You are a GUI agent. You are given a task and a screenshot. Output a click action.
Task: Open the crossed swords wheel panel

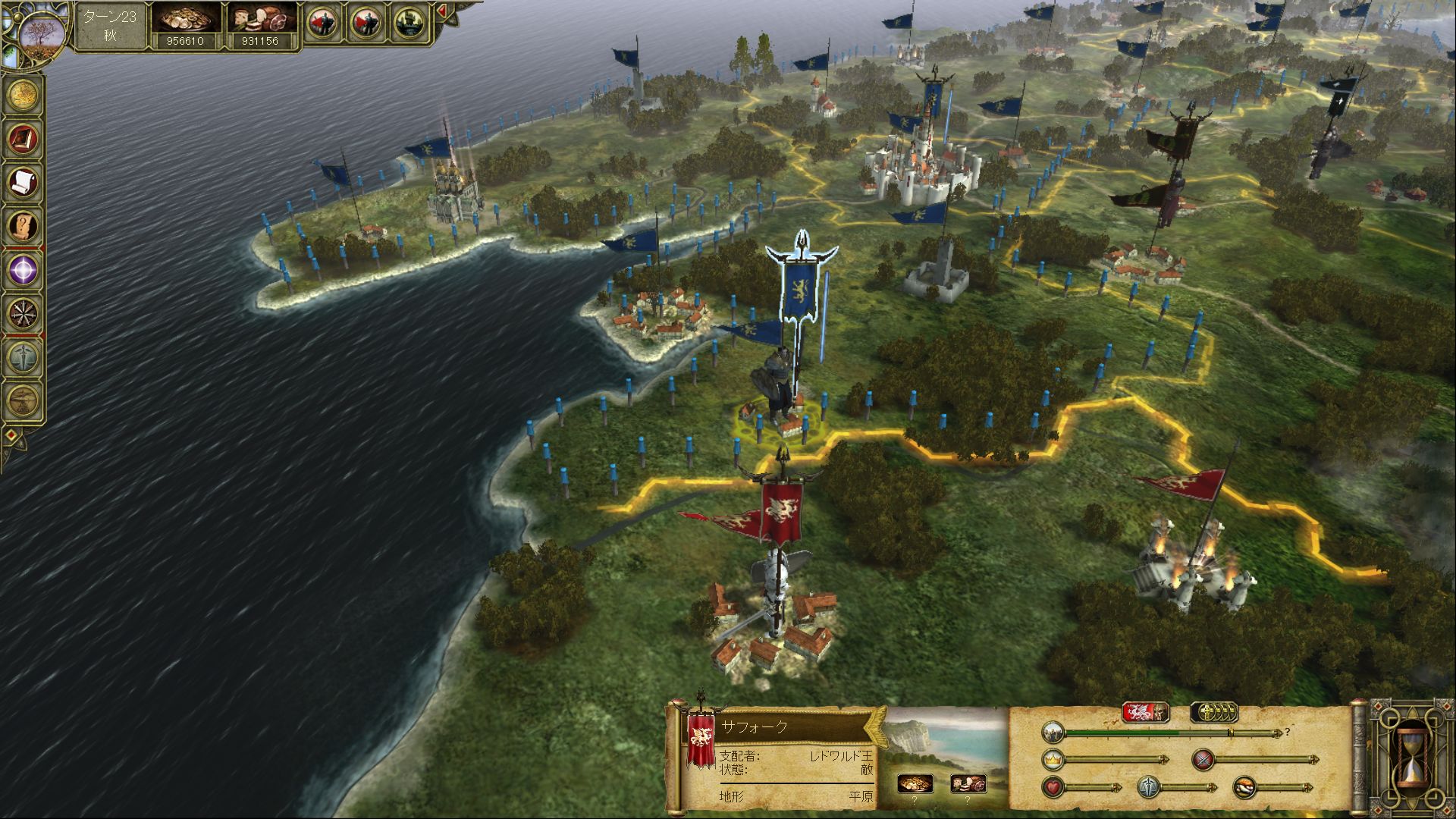[24, 312]
